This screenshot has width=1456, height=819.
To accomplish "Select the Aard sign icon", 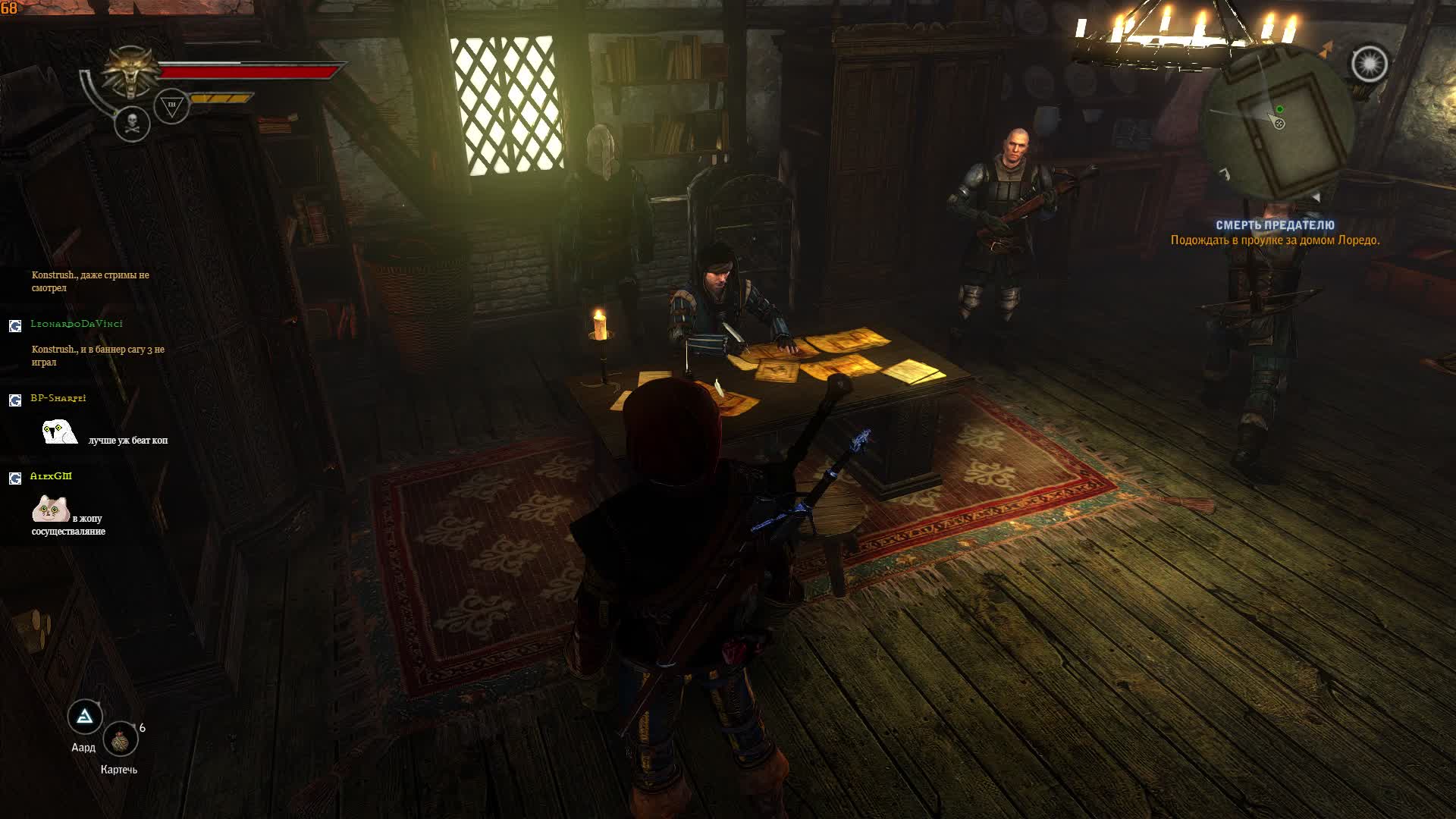I will (85, 716).
